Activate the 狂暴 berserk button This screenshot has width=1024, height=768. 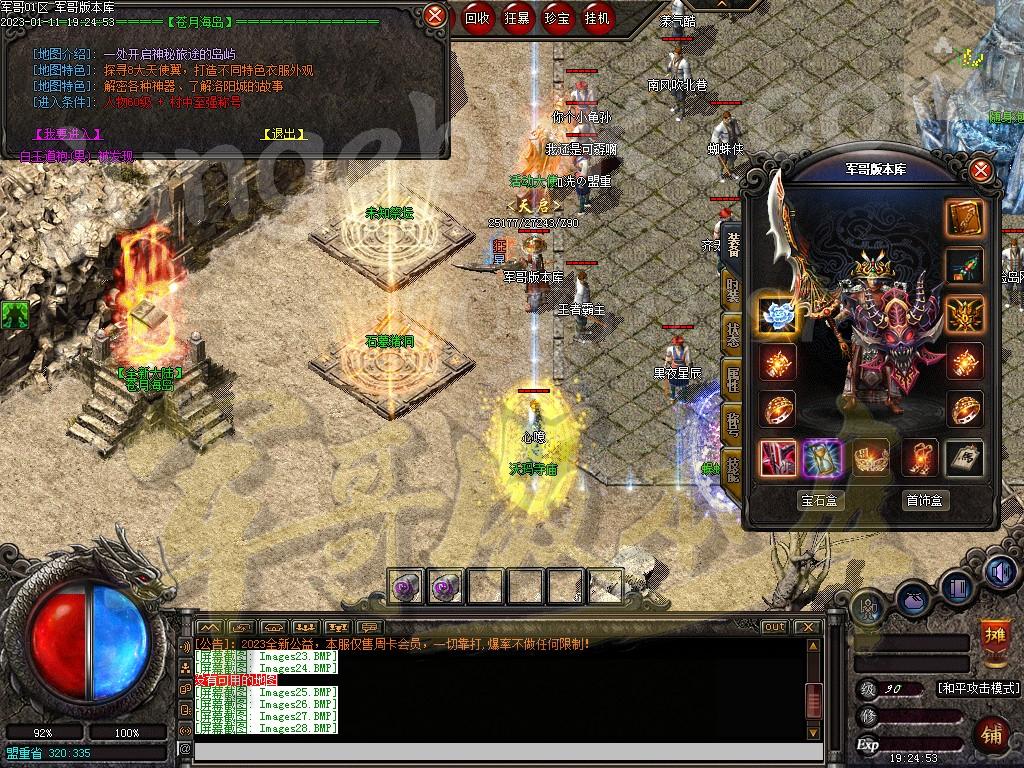[518, 17]
